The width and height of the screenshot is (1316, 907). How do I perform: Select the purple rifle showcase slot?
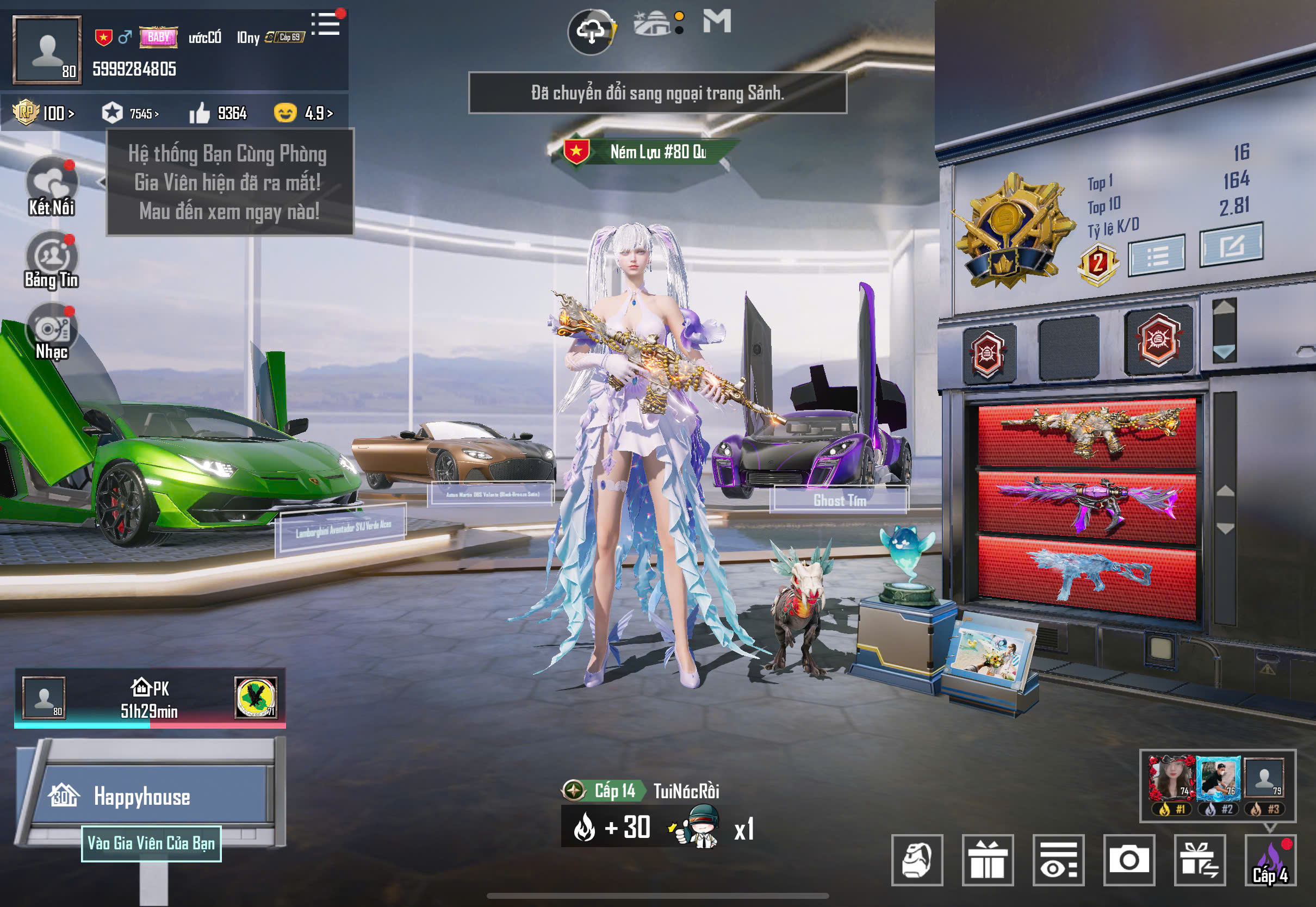point(1087,504)
